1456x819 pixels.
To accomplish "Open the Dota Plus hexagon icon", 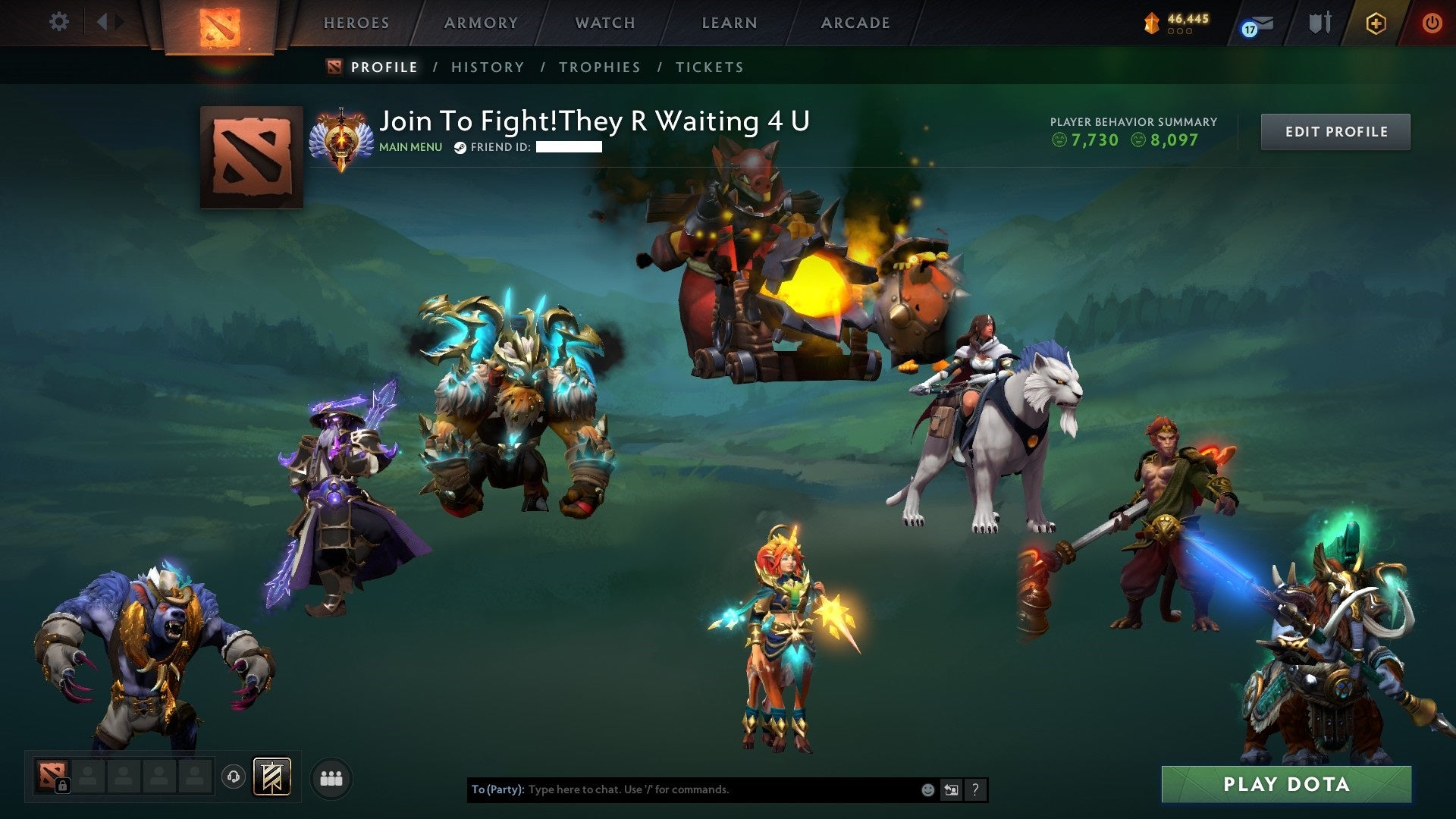I will [x=1376, y=24].
